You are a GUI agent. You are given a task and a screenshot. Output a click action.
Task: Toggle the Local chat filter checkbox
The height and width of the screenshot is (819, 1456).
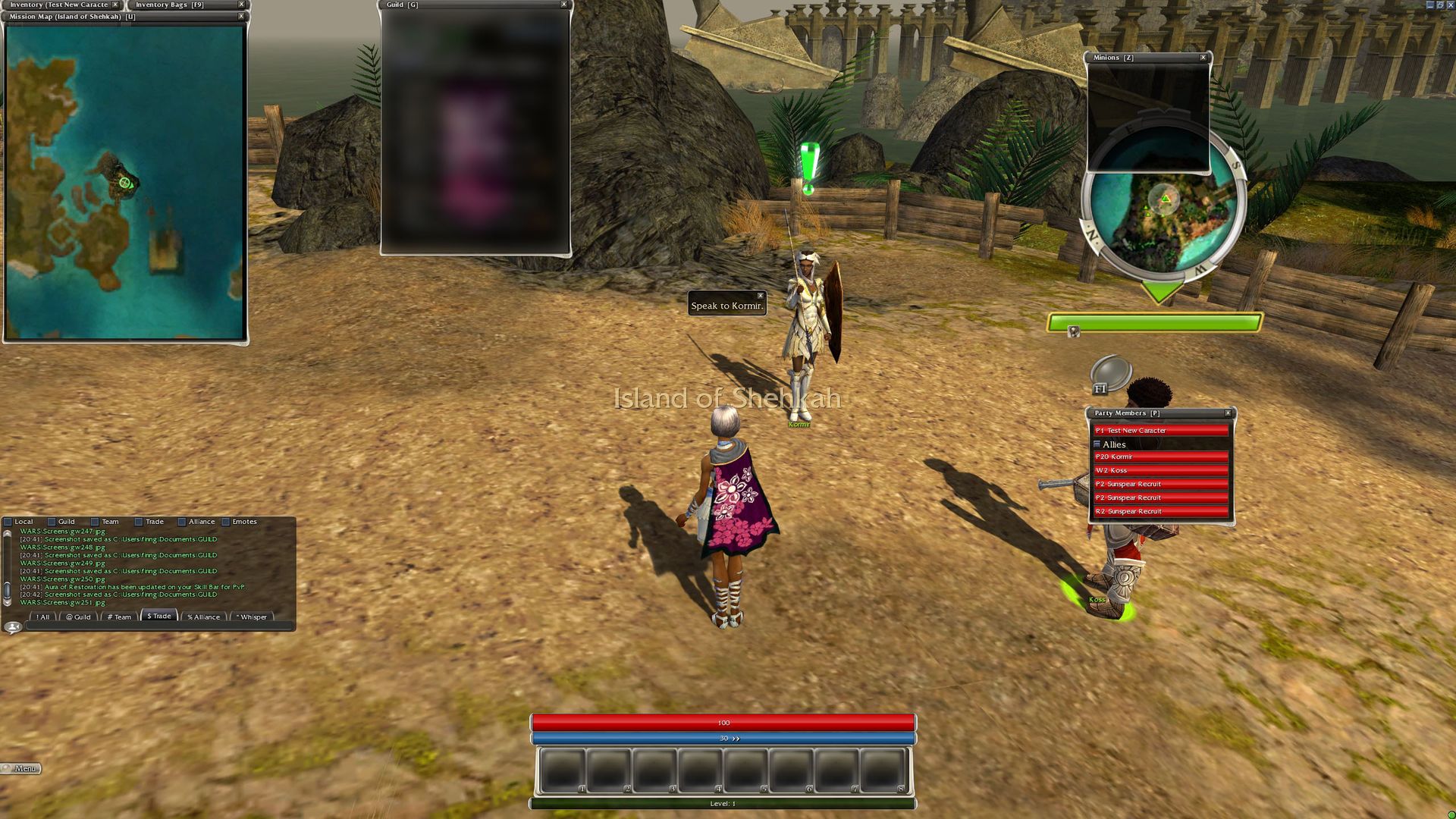8,522
